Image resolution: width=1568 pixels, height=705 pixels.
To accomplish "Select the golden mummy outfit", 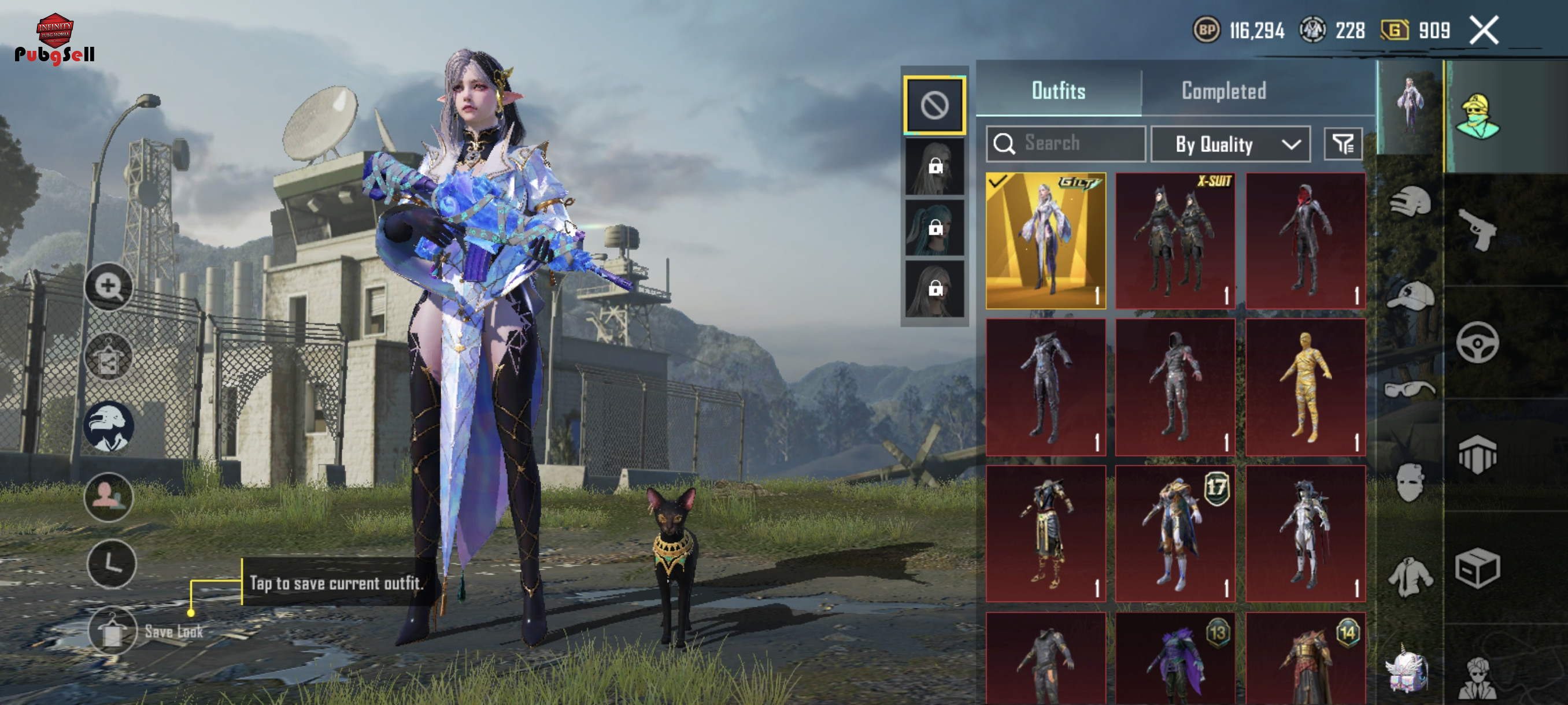I will 1305,387.
